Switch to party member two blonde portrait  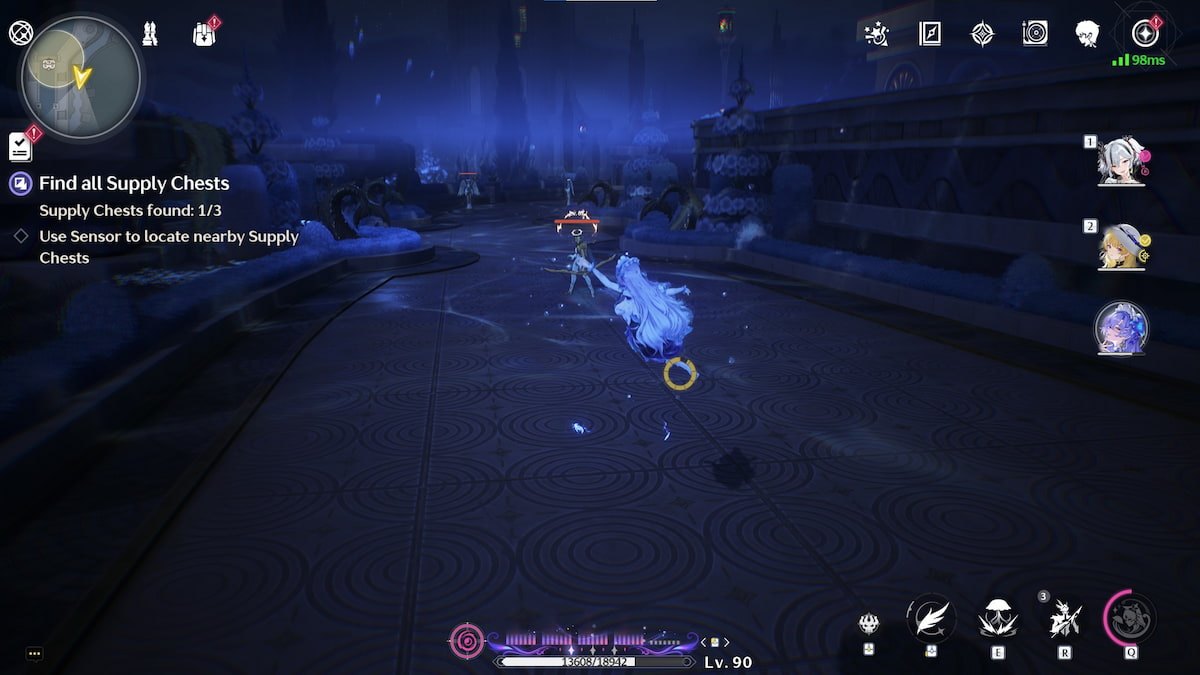1122,246
